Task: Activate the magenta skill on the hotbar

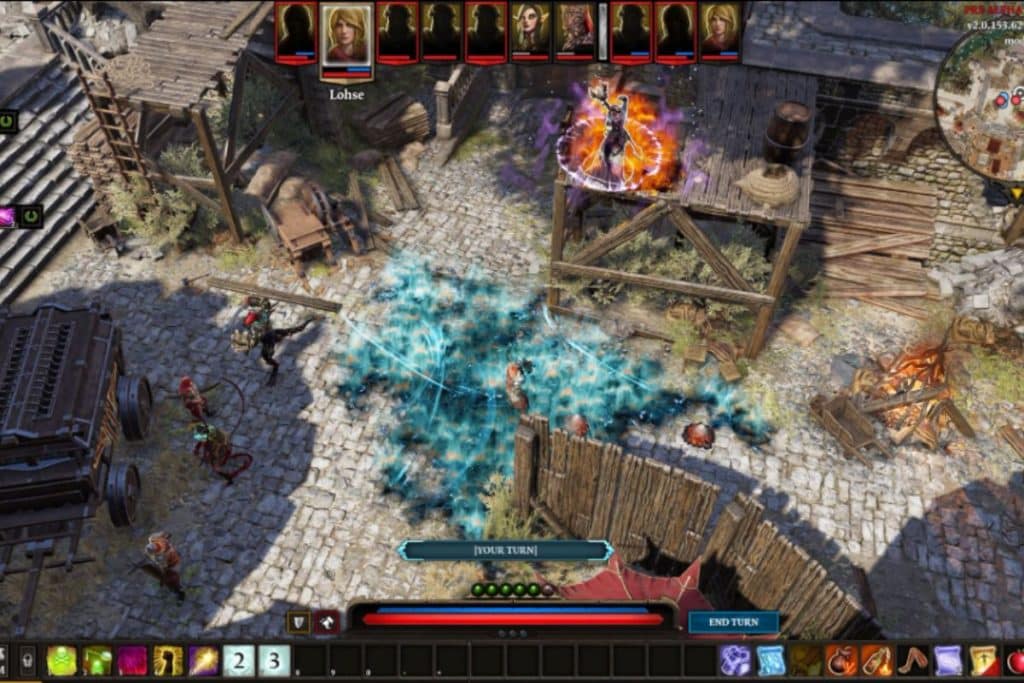Action: click(132, 661)
